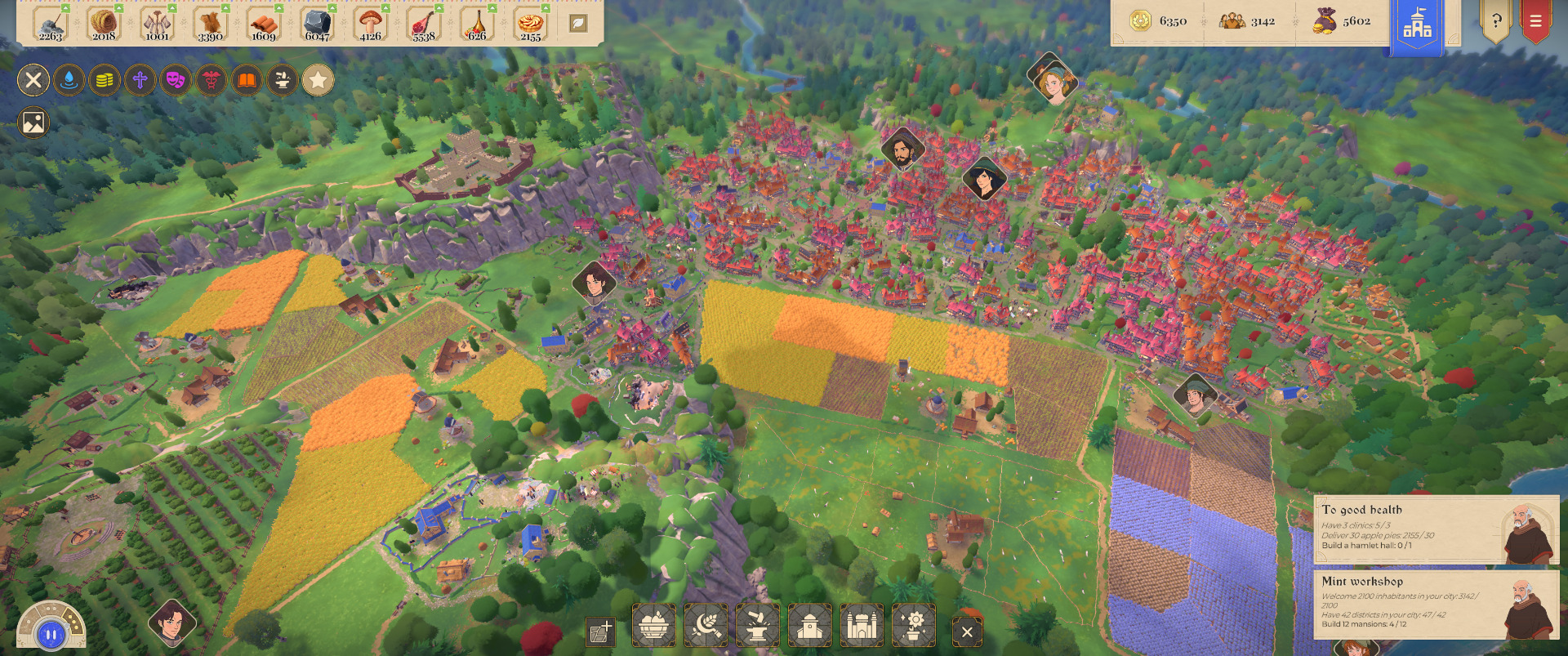
Task: Open the blue town hall banner
Action: pyautogui.click(x=1417, y=27)
